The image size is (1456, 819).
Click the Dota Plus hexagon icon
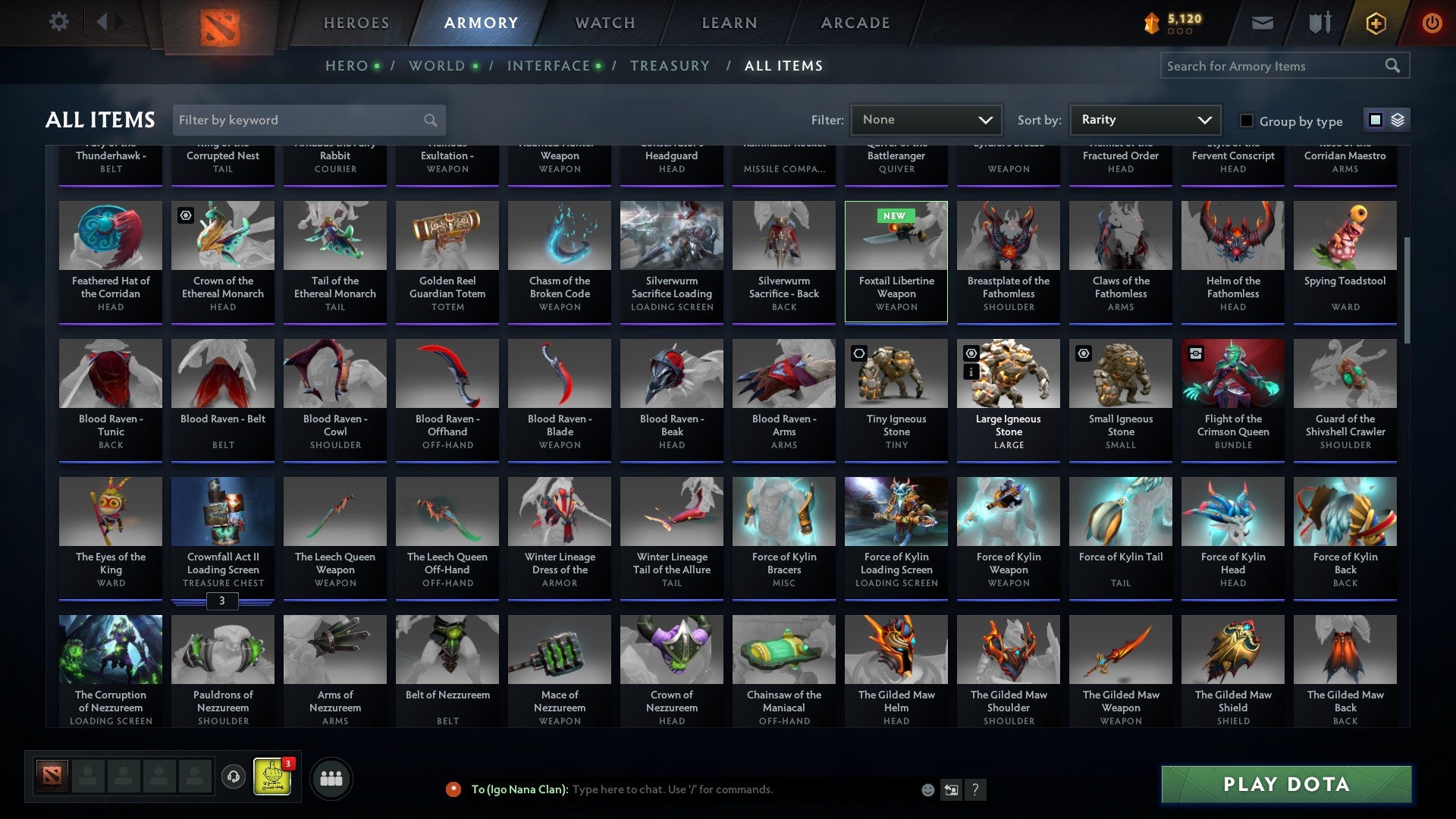(x=1375, y=22)
